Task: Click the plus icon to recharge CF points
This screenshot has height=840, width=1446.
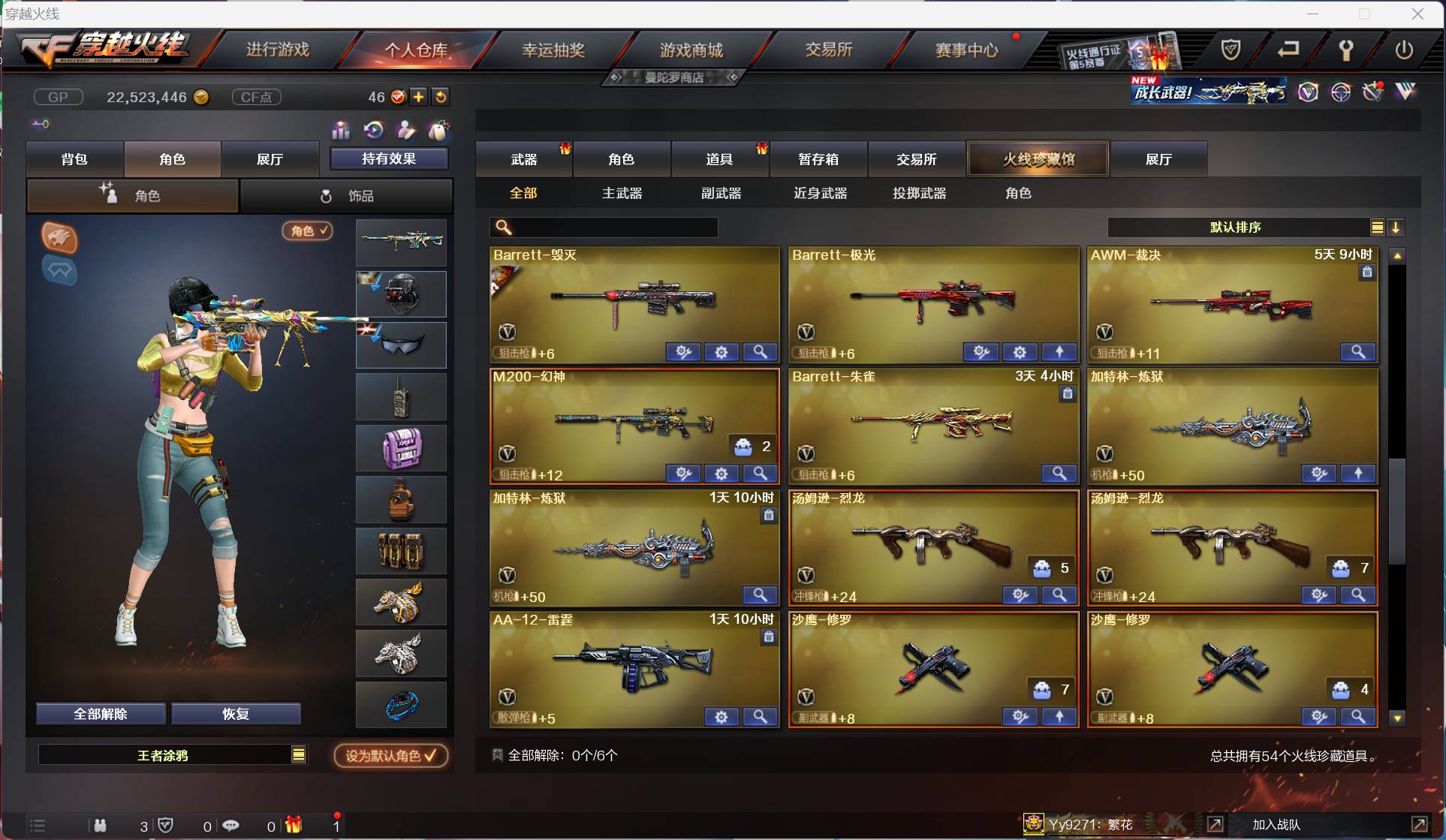Action: [419, 96]
